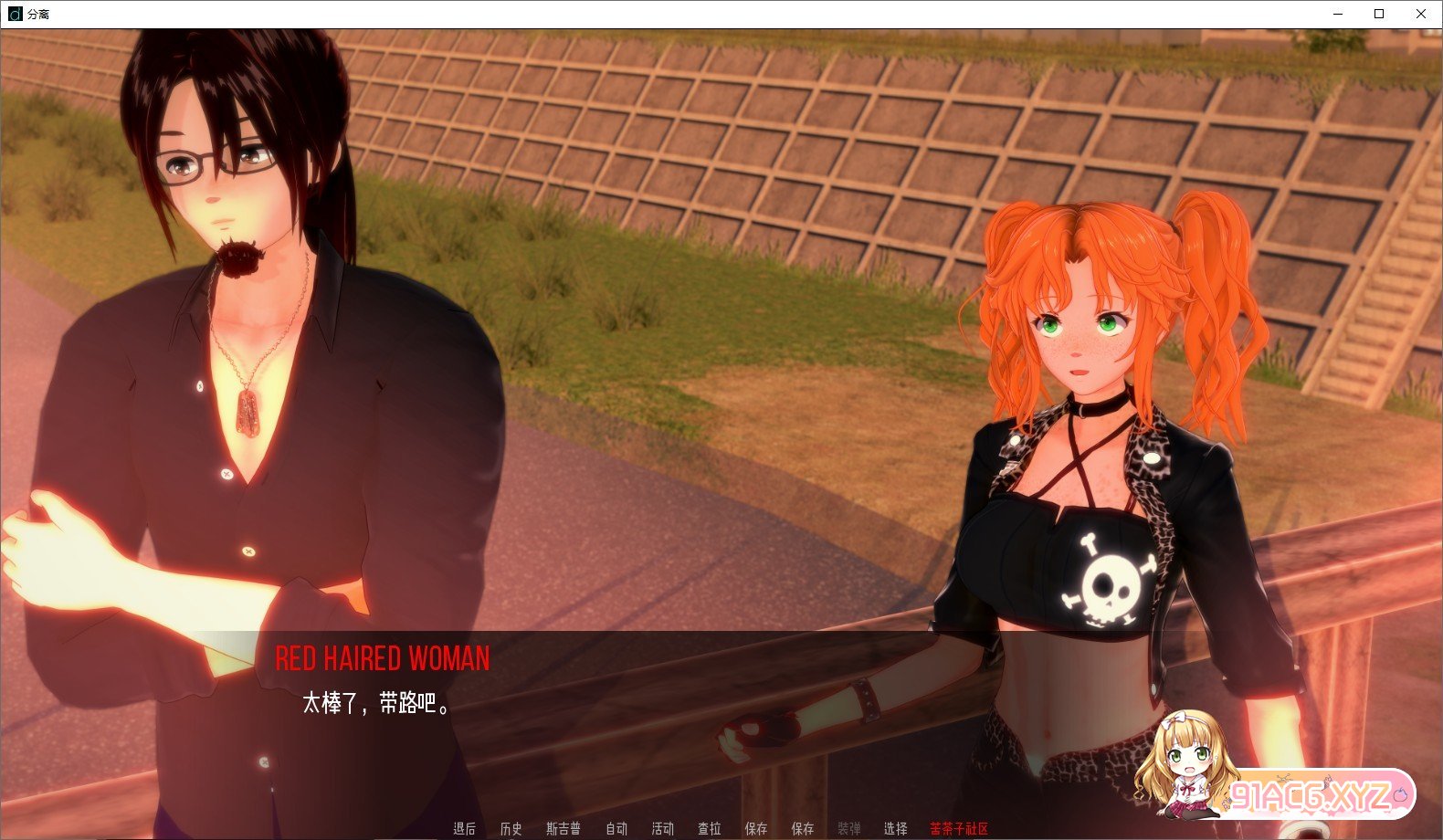Click the second 保存 option to quick-save
1443x840 pixels.
(x=804, y=829)
